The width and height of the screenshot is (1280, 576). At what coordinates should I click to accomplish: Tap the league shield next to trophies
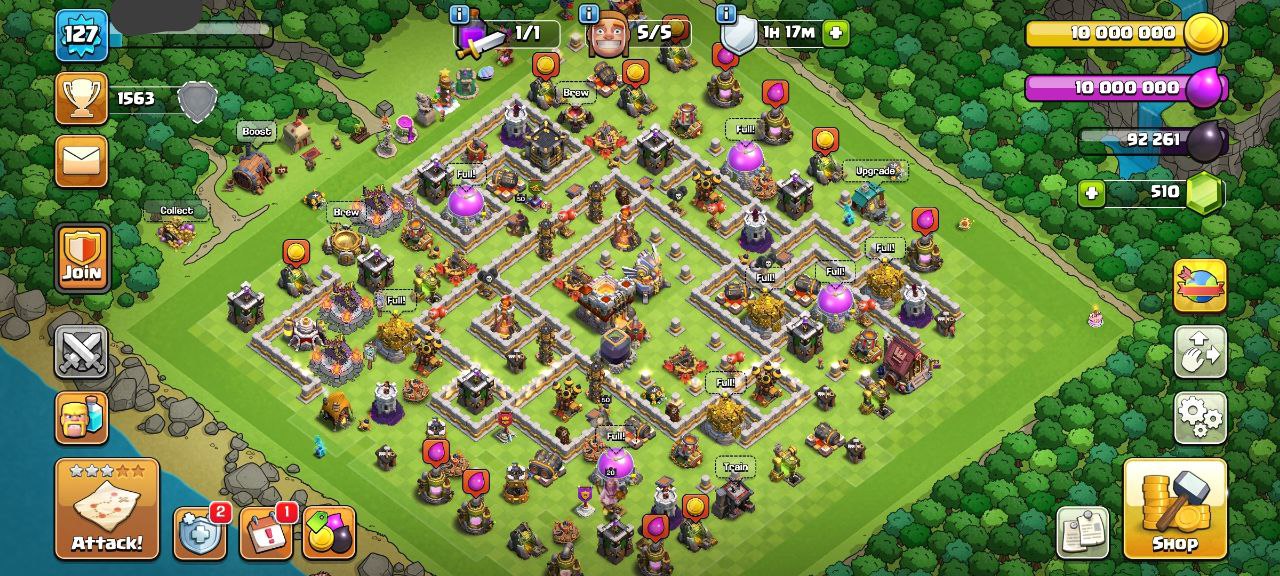(197, 101)
